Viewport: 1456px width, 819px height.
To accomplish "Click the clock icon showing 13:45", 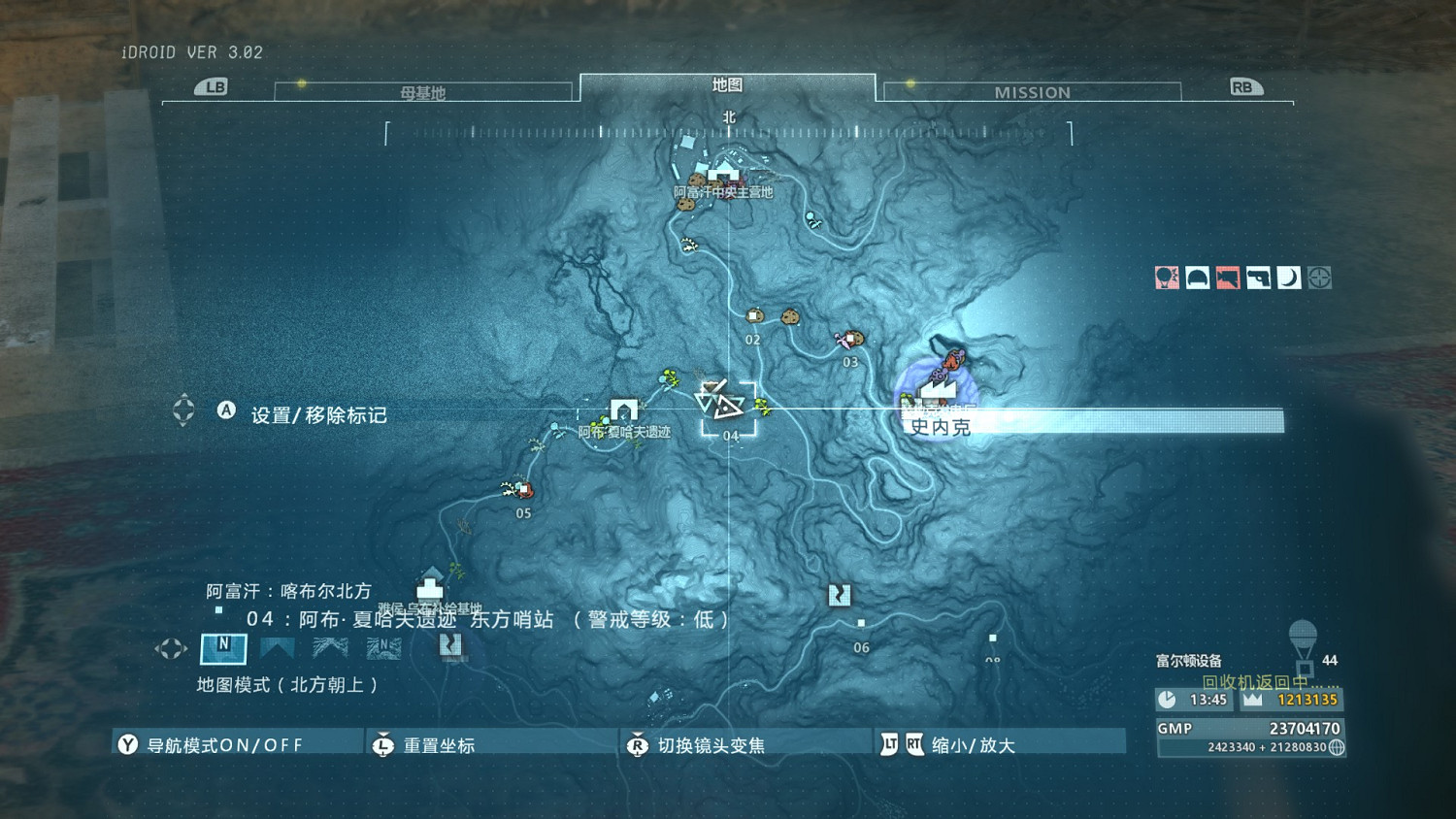I will tap(1167, 699).
